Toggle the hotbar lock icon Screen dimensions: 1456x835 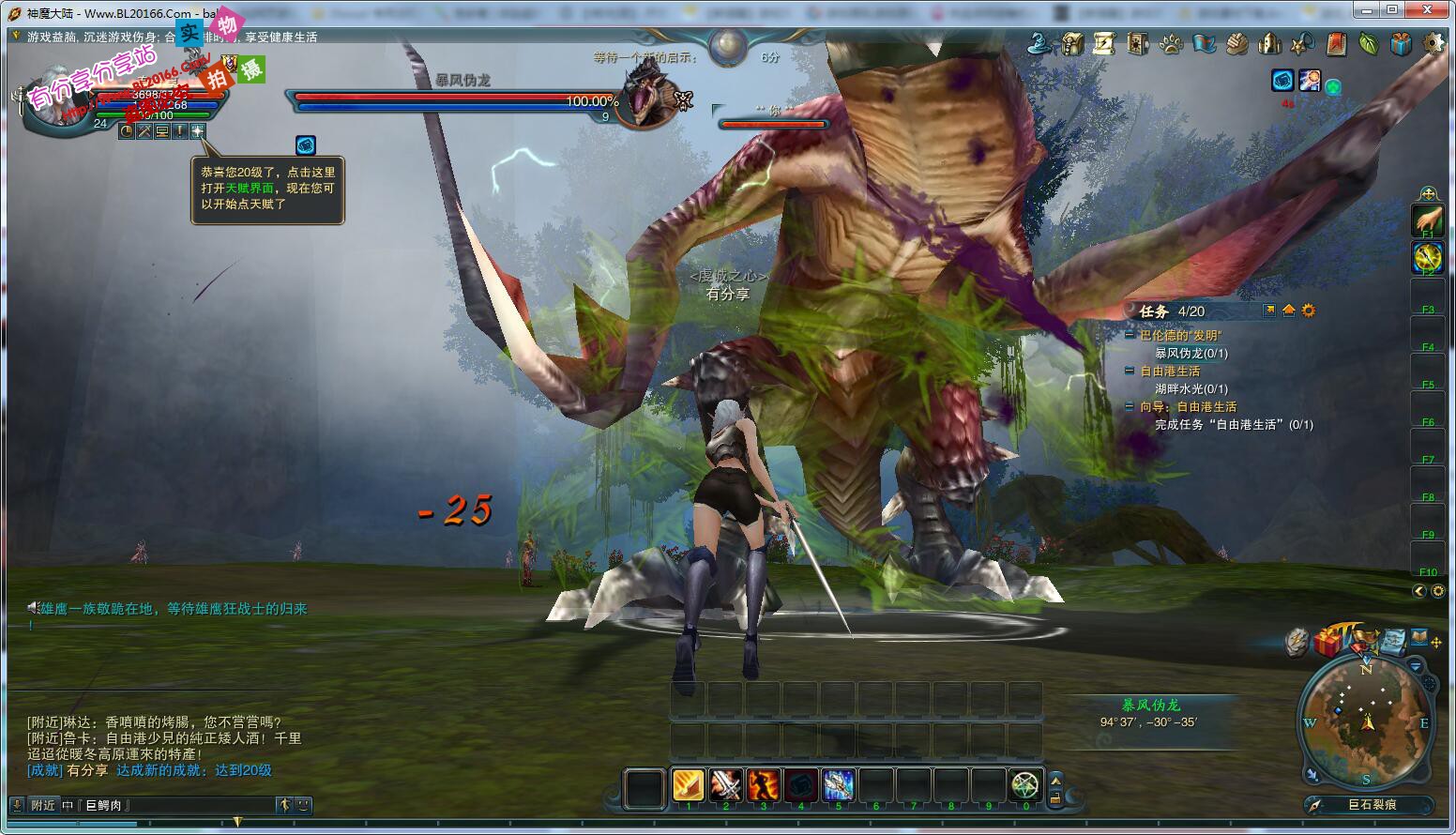coord(1055,798)
